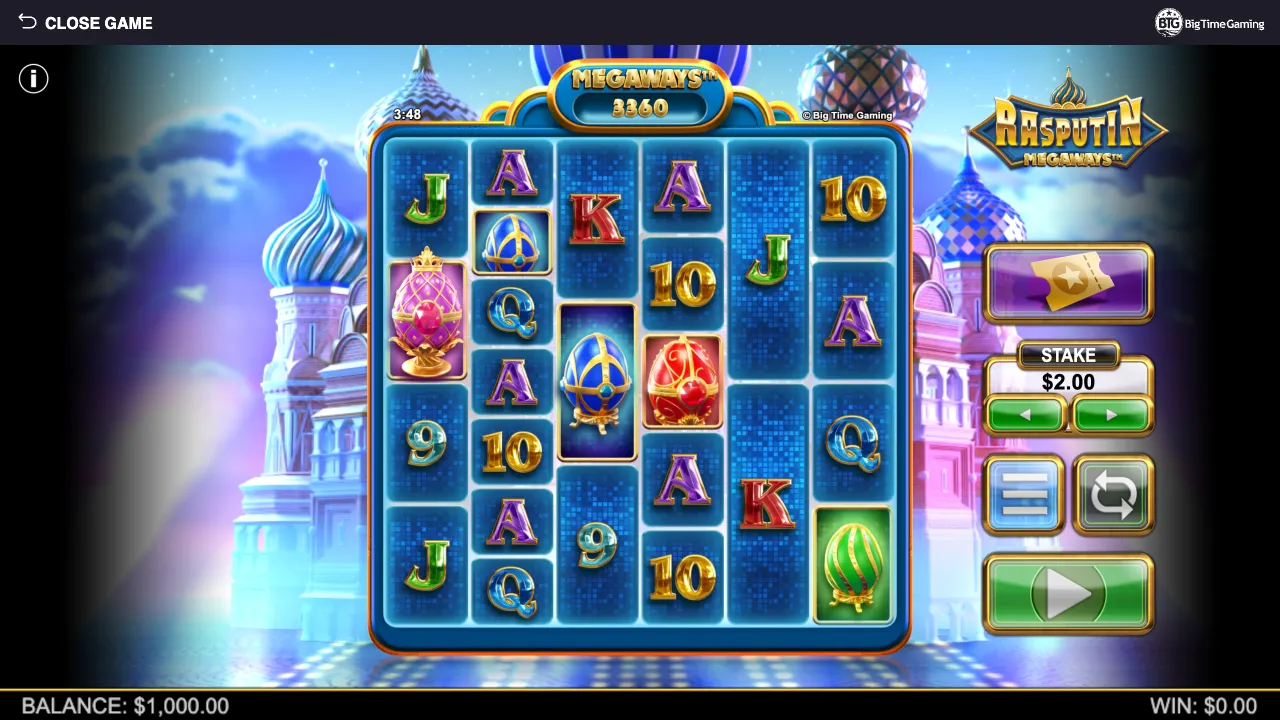
Task: Click the Big Time Gaming logo
Action: (x=1210, y=23)
